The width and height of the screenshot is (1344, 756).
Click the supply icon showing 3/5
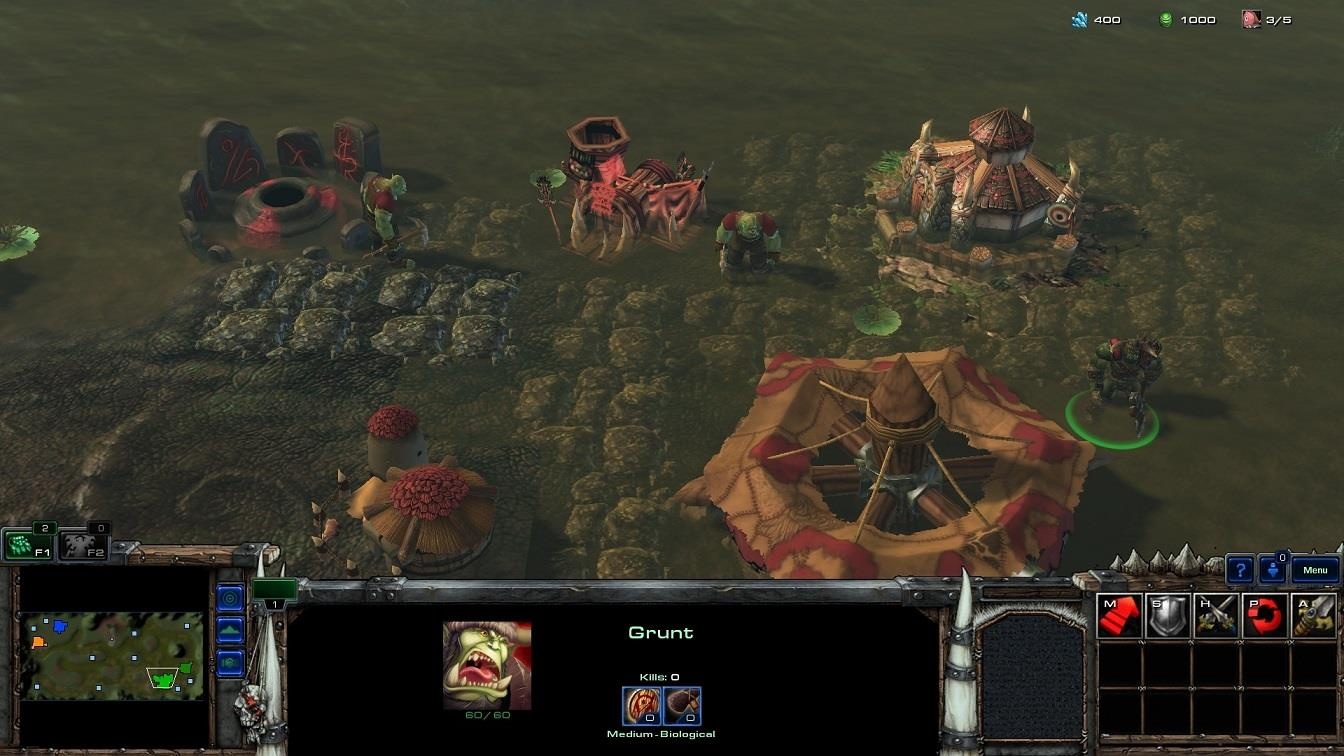[x=1253, y=18]
